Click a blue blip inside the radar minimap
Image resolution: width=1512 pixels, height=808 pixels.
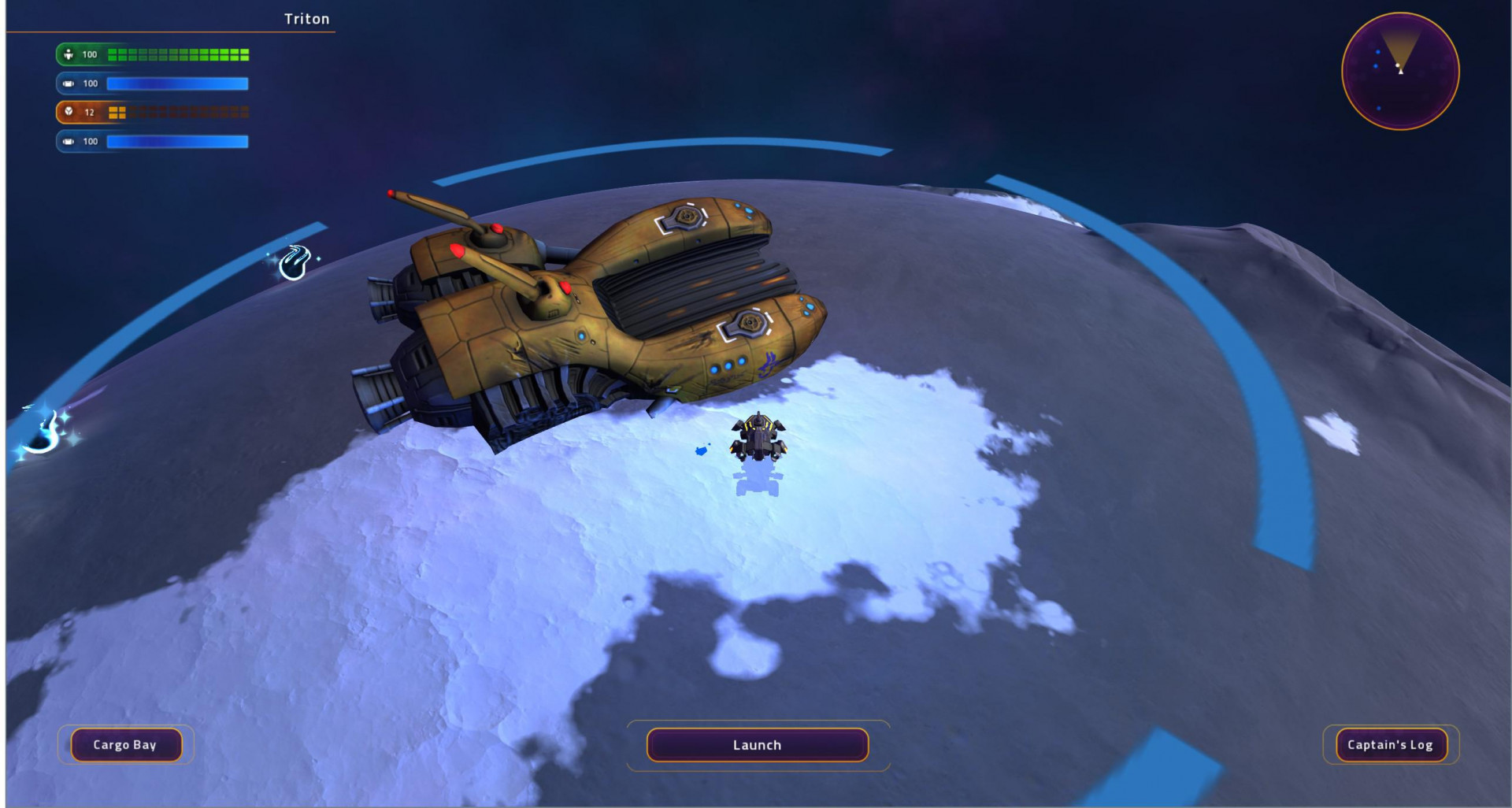pyautogui.click(x=1379, y=52)
